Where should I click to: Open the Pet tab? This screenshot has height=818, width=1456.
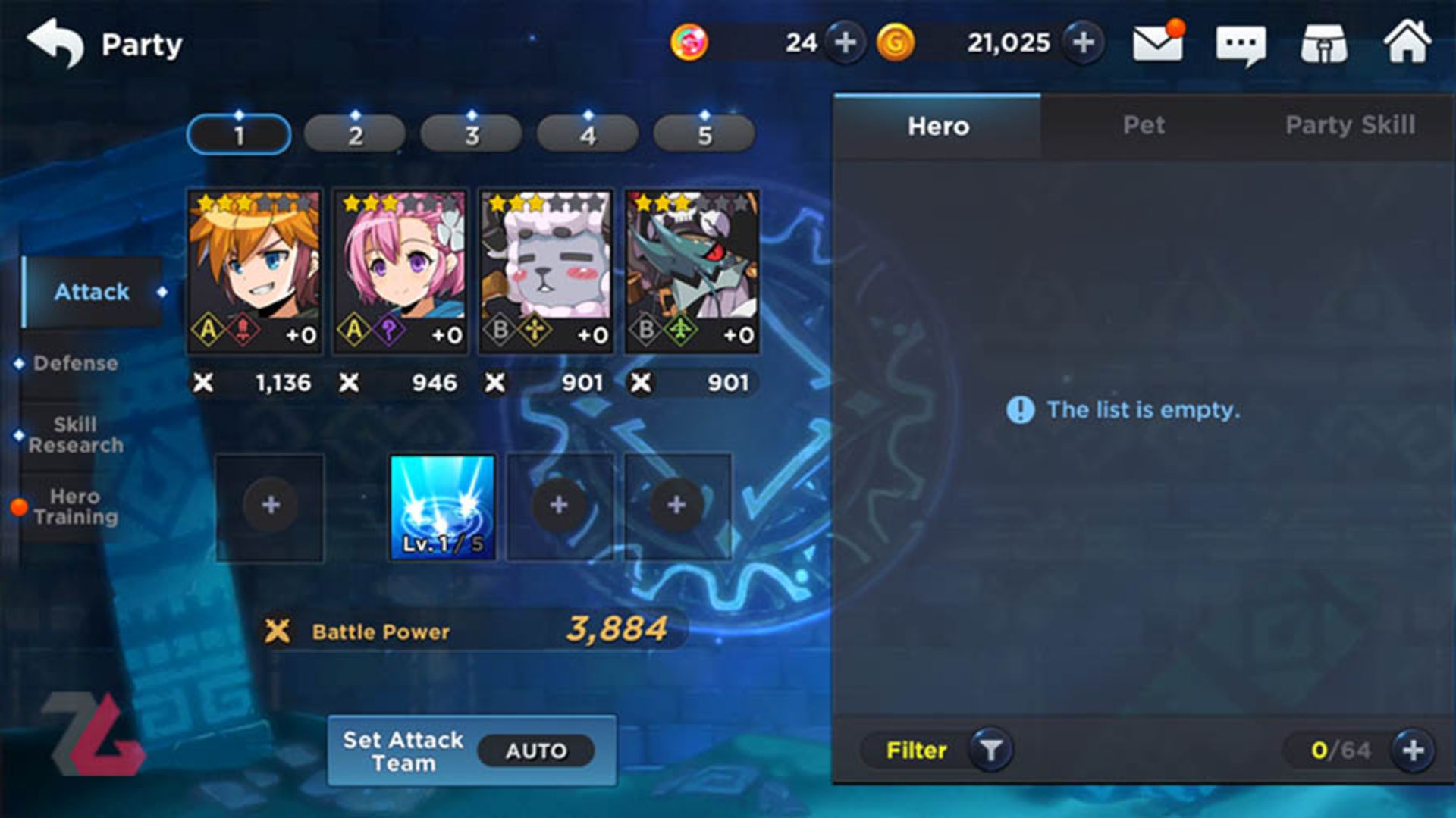[x=1144, y=125]
